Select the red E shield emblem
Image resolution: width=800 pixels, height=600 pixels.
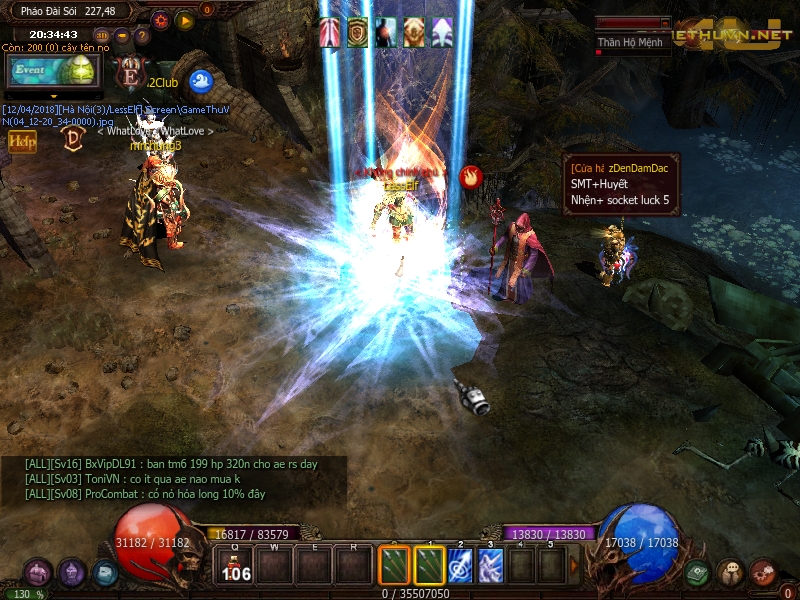click(x=129, y=72)
